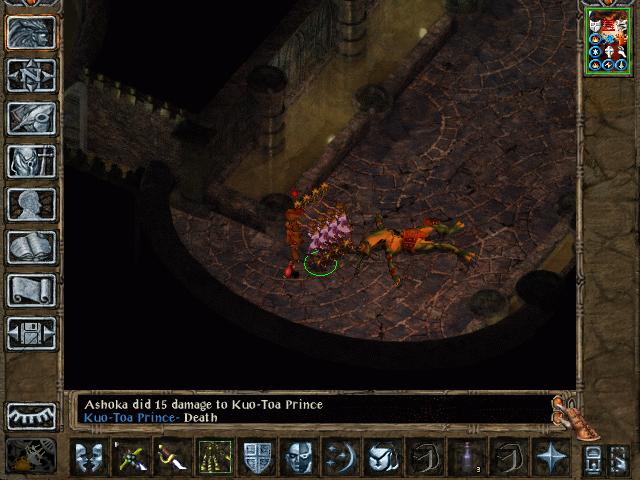Choose the shield guard action
The width and height of the screenshot is (640, 480).
pyautogui.click(x=257, y=458)
